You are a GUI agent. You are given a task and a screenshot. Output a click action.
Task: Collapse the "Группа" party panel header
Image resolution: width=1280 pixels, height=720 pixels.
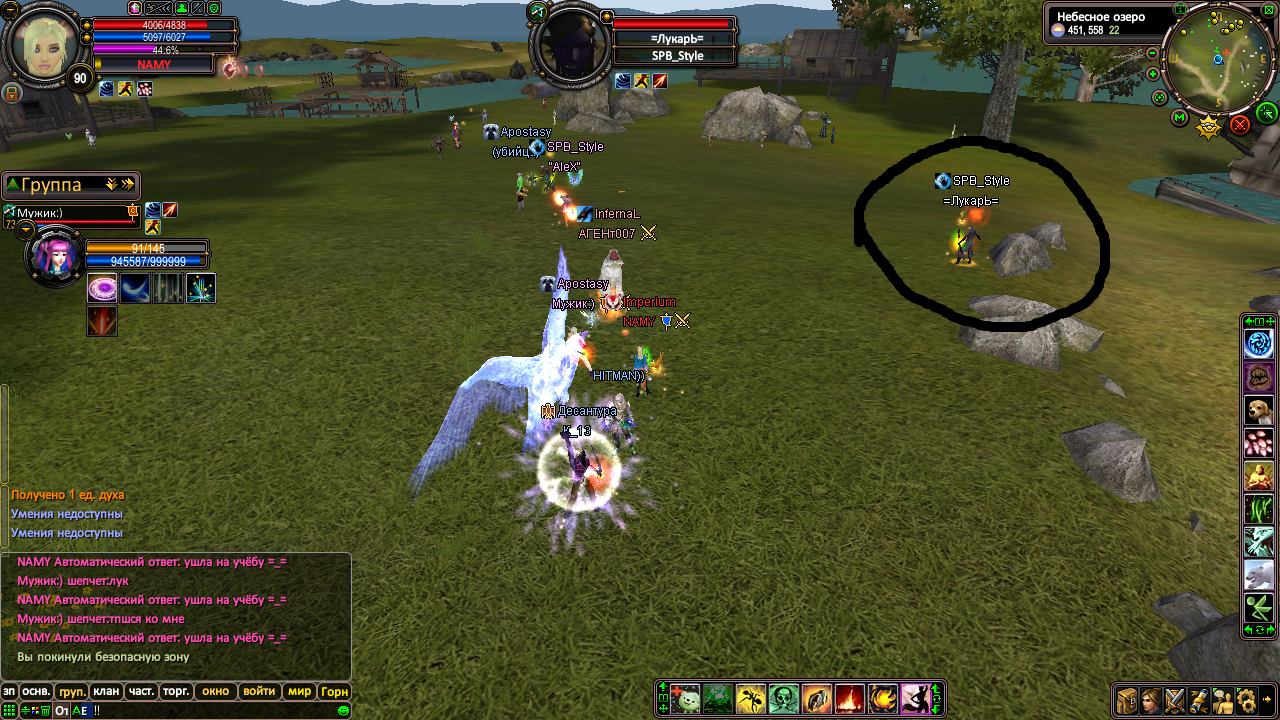tap(11, 185)
